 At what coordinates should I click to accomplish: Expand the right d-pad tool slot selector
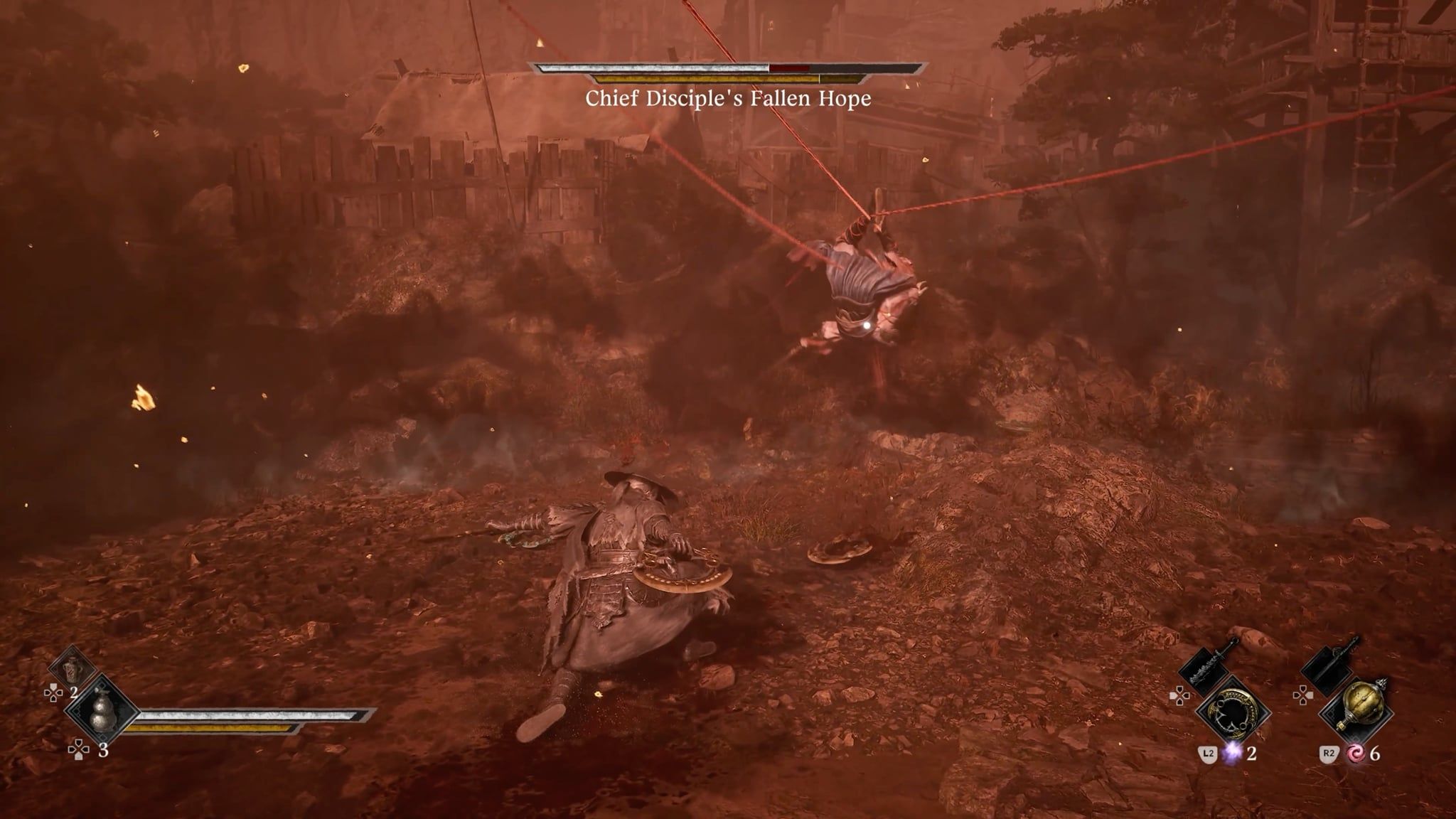(1304, 695)
